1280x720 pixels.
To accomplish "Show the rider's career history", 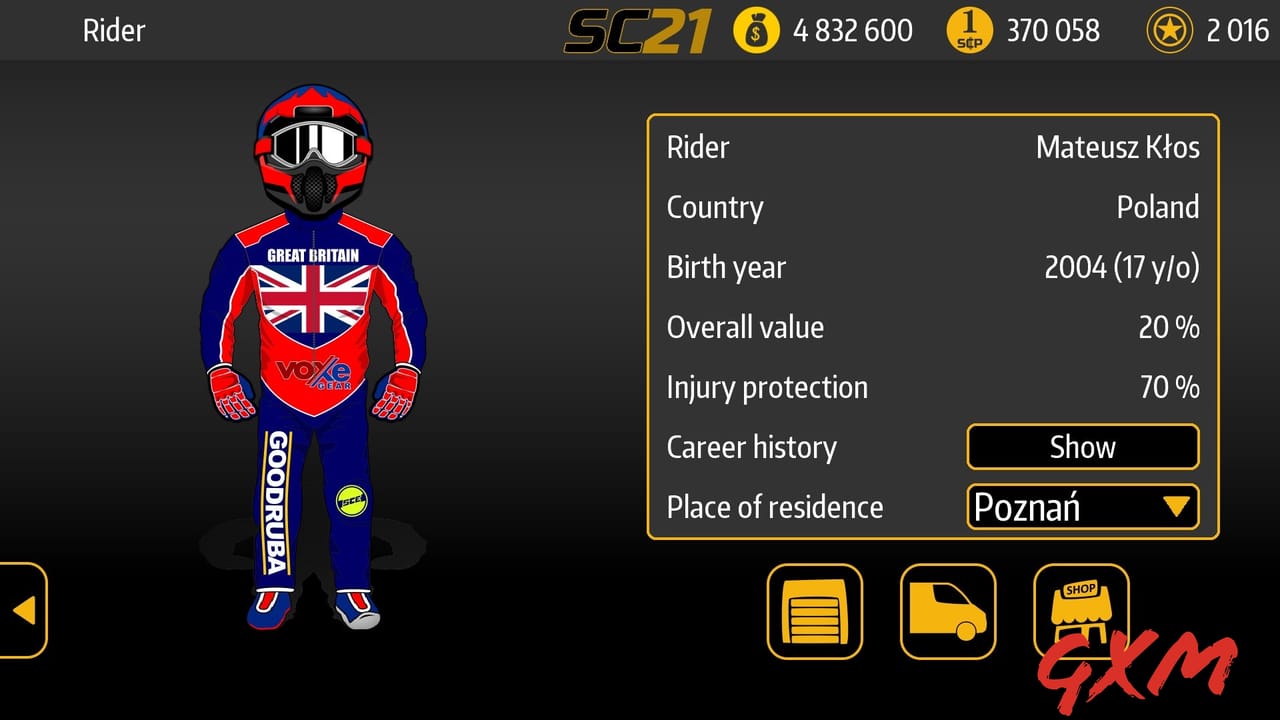I will click(1082, 447).
